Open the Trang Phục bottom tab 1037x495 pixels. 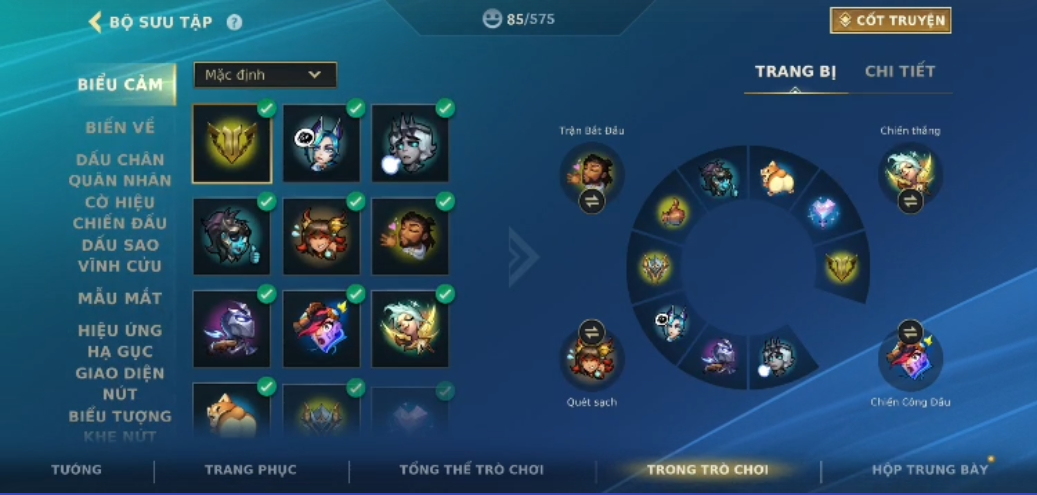click(250, 470)
